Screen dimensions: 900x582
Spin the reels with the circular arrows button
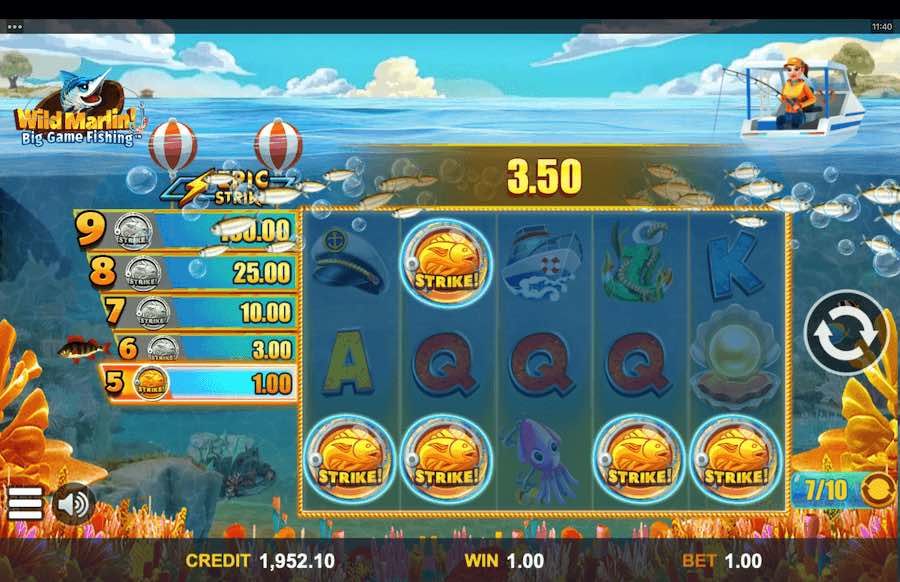pyautogui.click(x=846, y=334)
